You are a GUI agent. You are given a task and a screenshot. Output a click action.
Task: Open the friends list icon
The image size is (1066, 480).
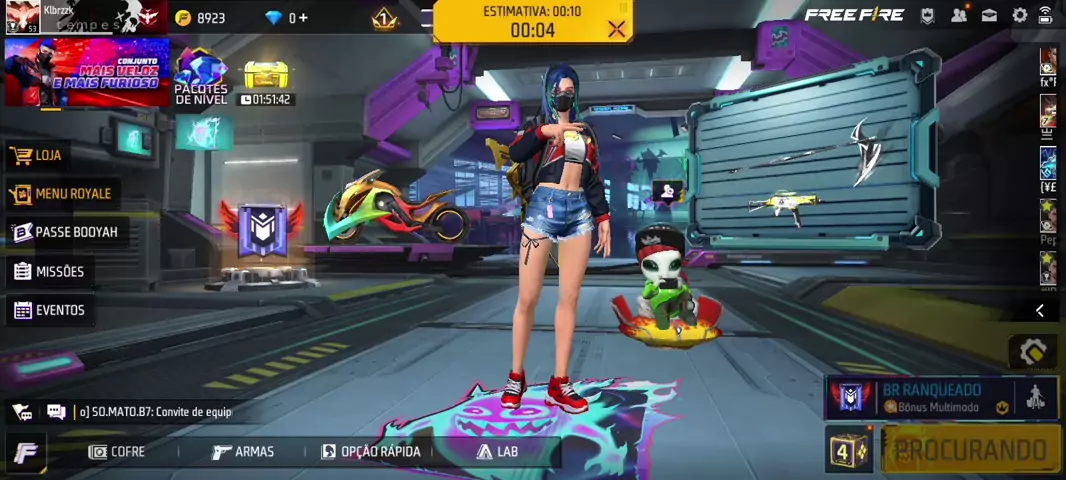point(959,15)
